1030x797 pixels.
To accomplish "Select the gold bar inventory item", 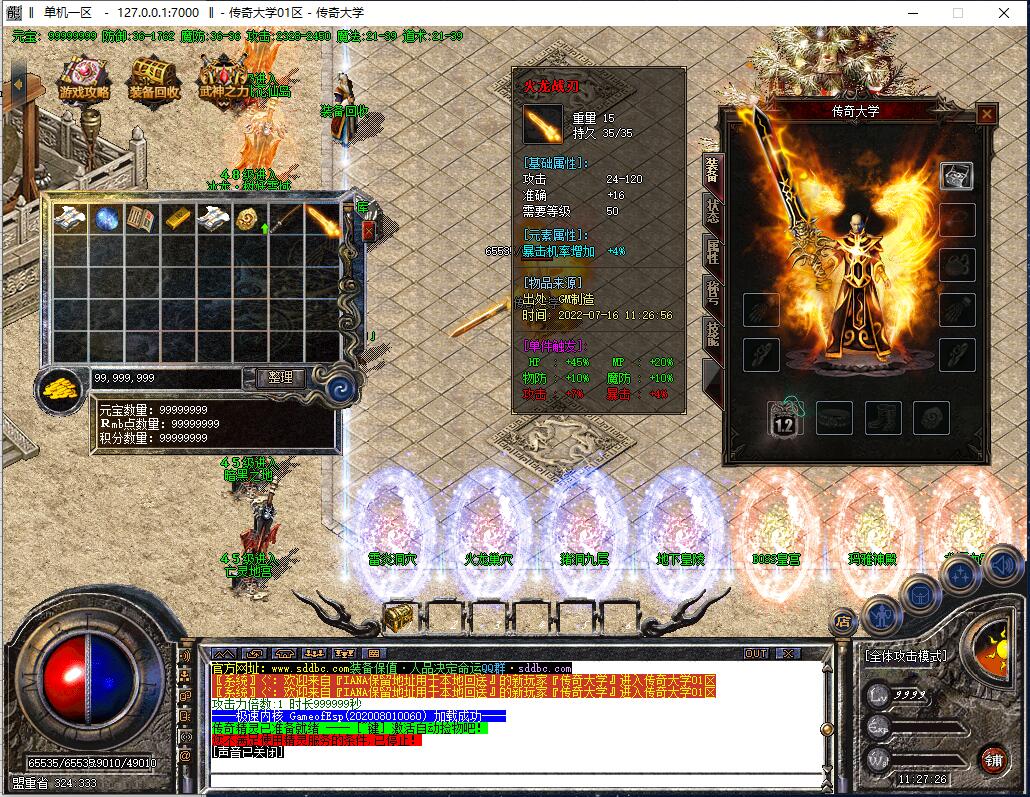I will coord(176,219).
